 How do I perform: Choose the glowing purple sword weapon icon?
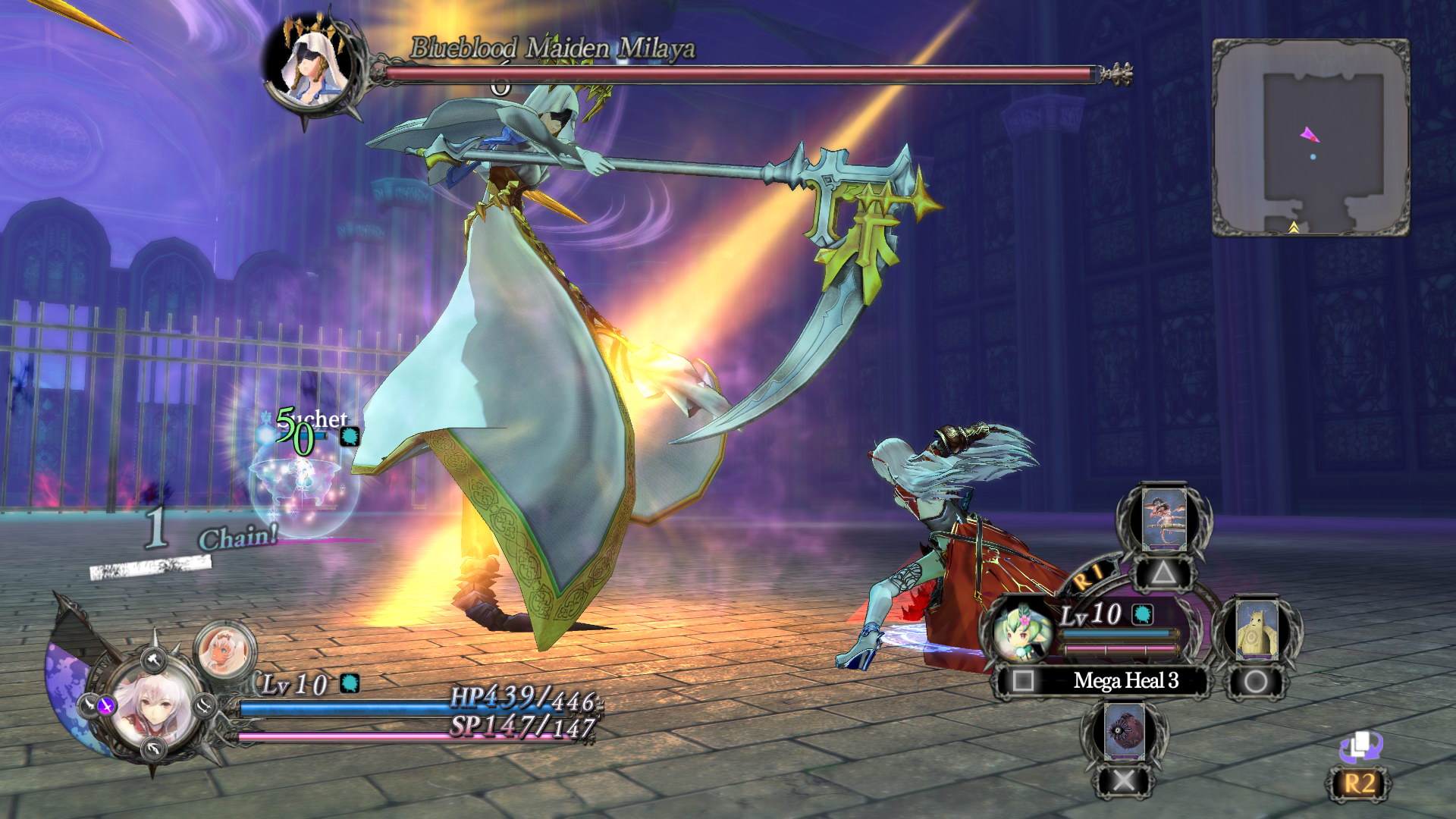click(x=106, y=706)
